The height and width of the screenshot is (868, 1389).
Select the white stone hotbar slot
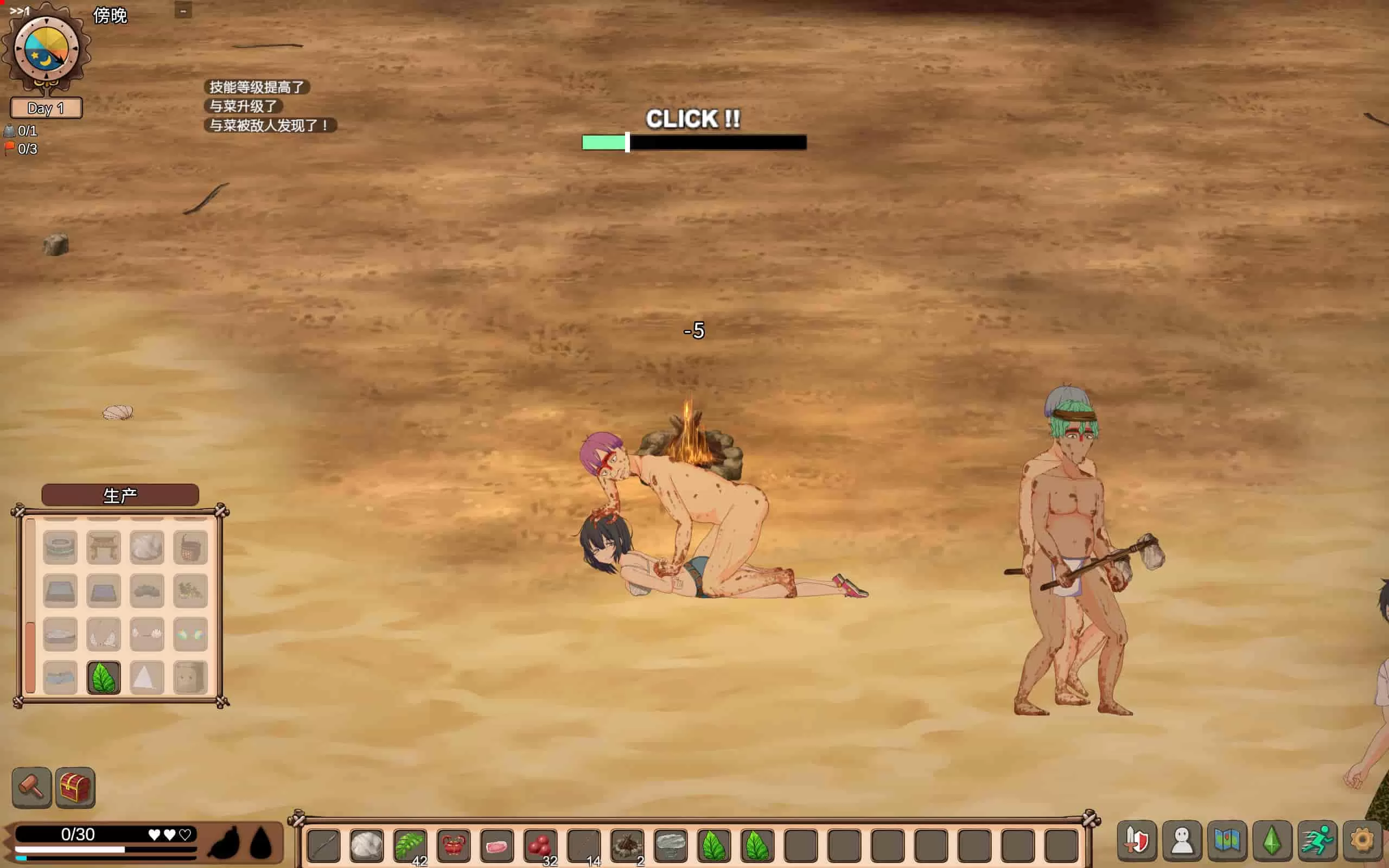click(367, 846)
